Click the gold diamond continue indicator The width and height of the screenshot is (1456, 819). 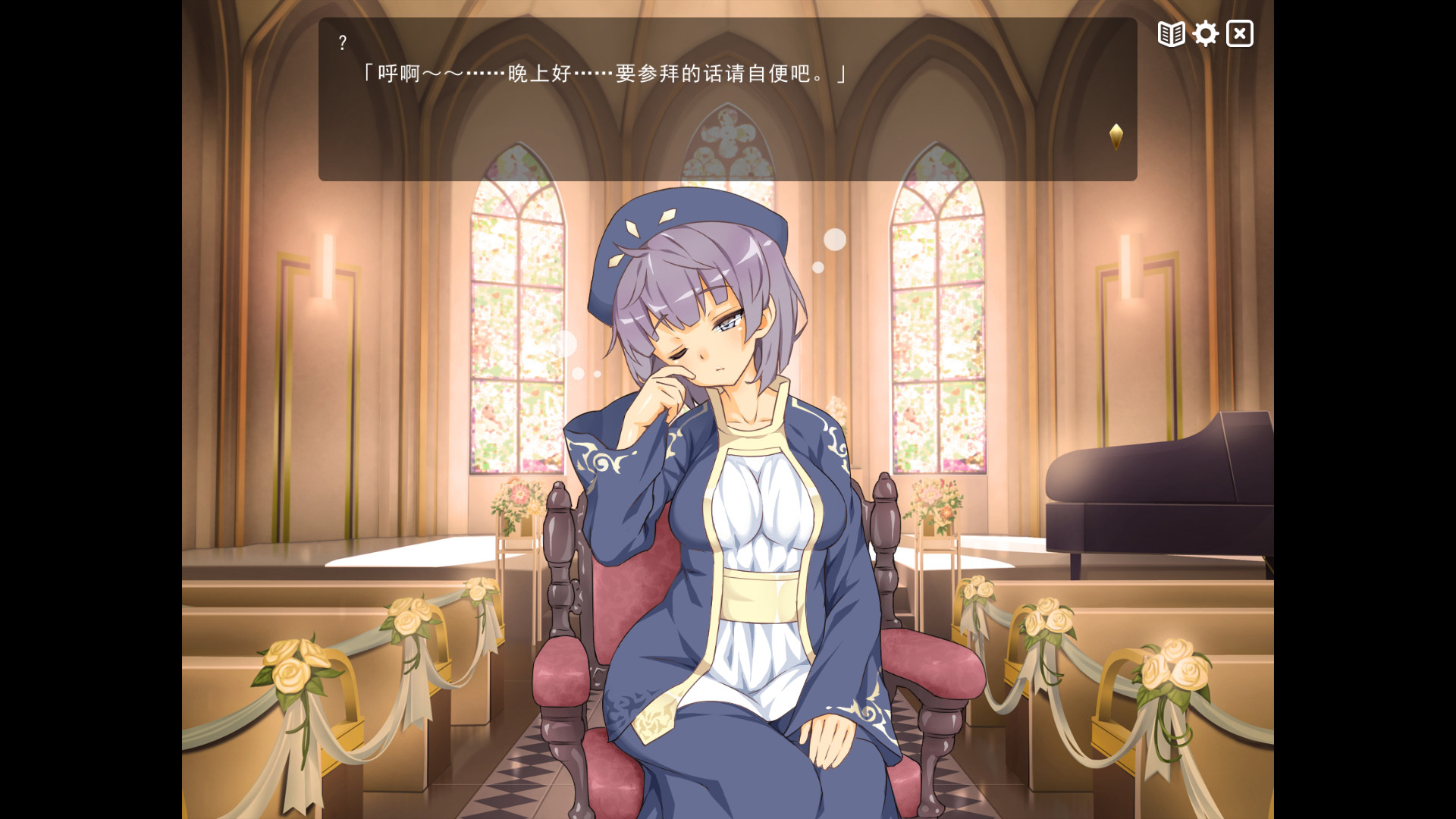[1116, 138]
